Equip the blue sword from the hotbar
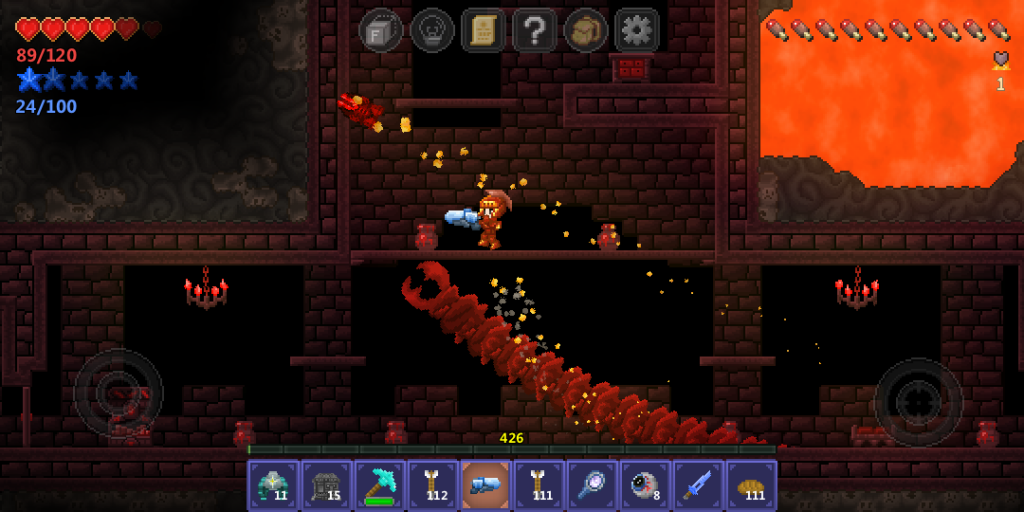This screenshot has width=1024, height=512. (x=698, y=485)
